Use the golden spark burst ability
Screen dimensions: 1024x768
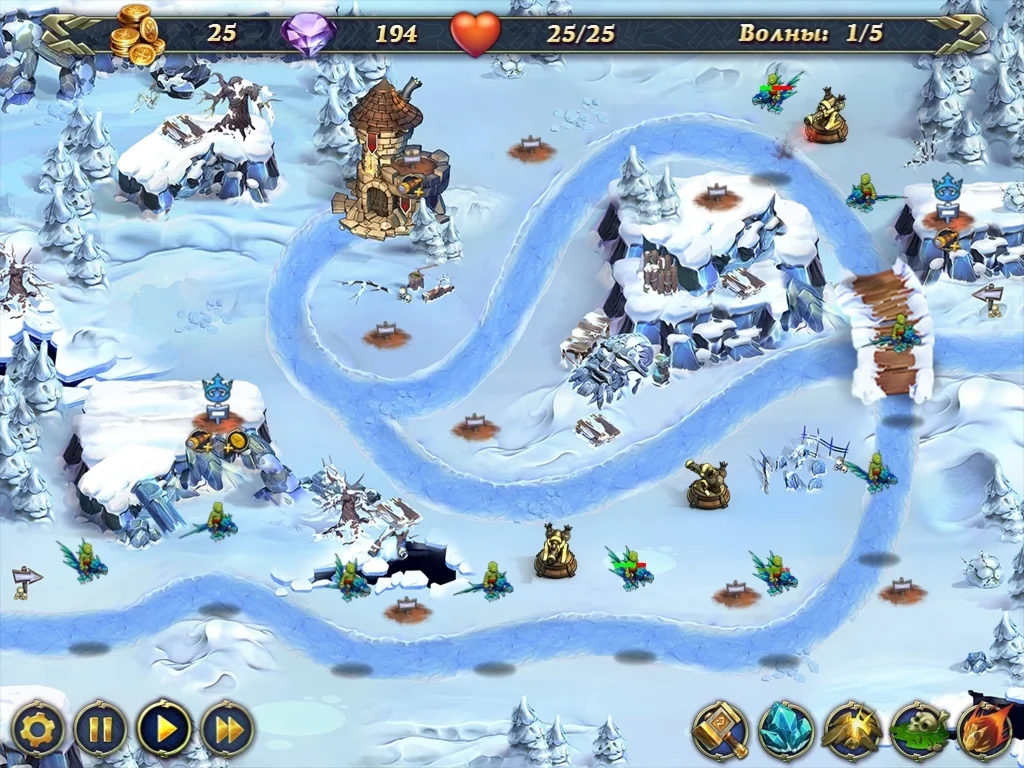852,729
